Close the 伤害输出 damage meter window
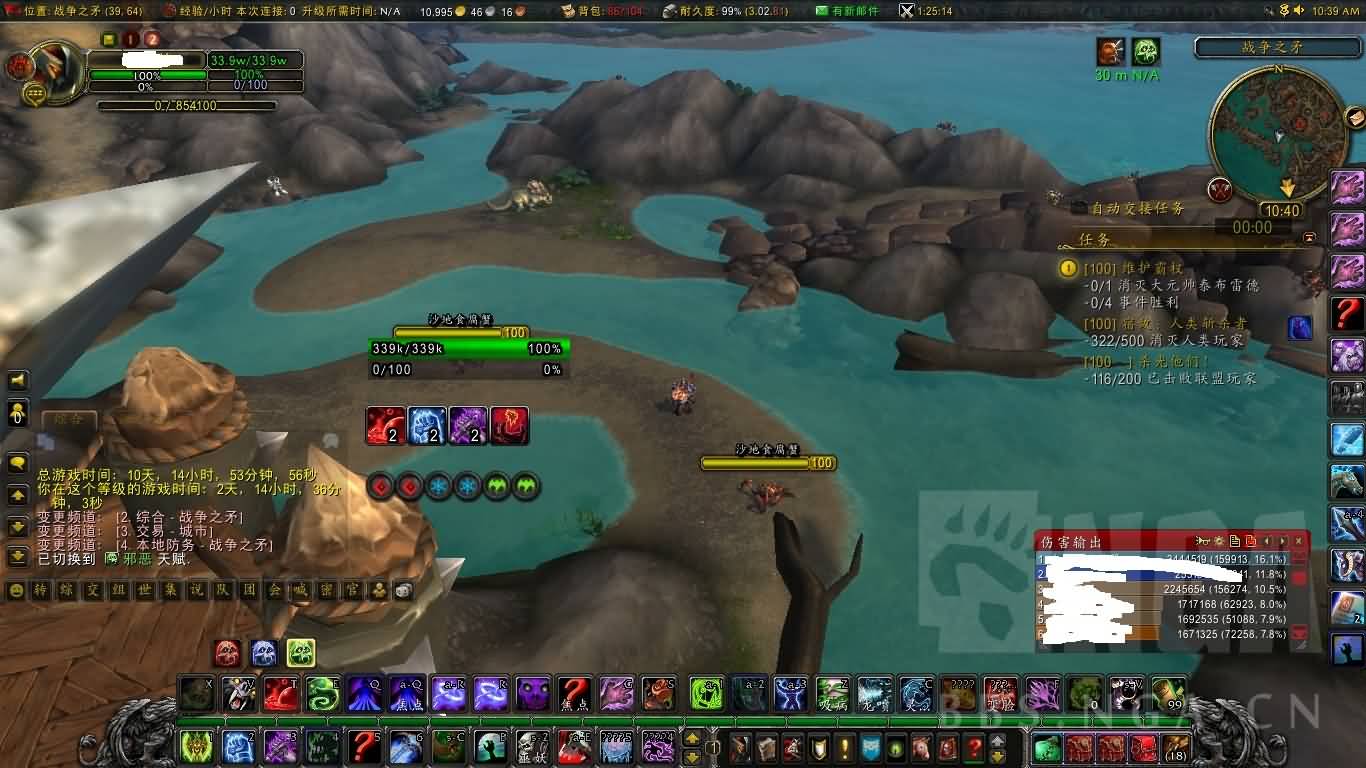Screen dimensions: 1366x768 click(1299, 541)
